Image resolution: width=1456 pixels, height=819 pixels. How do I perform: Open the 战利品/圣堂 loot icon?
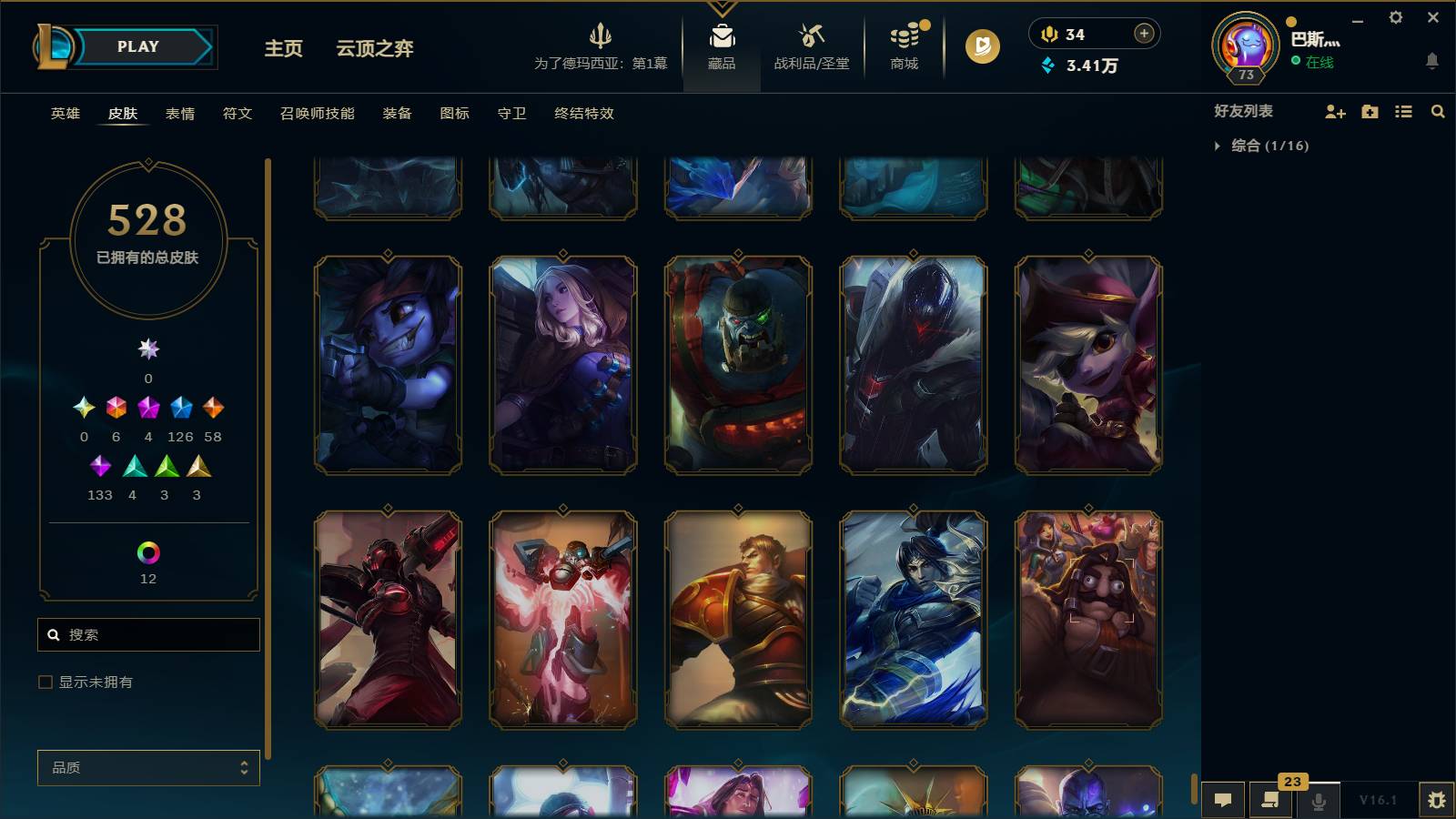[813, 47]
